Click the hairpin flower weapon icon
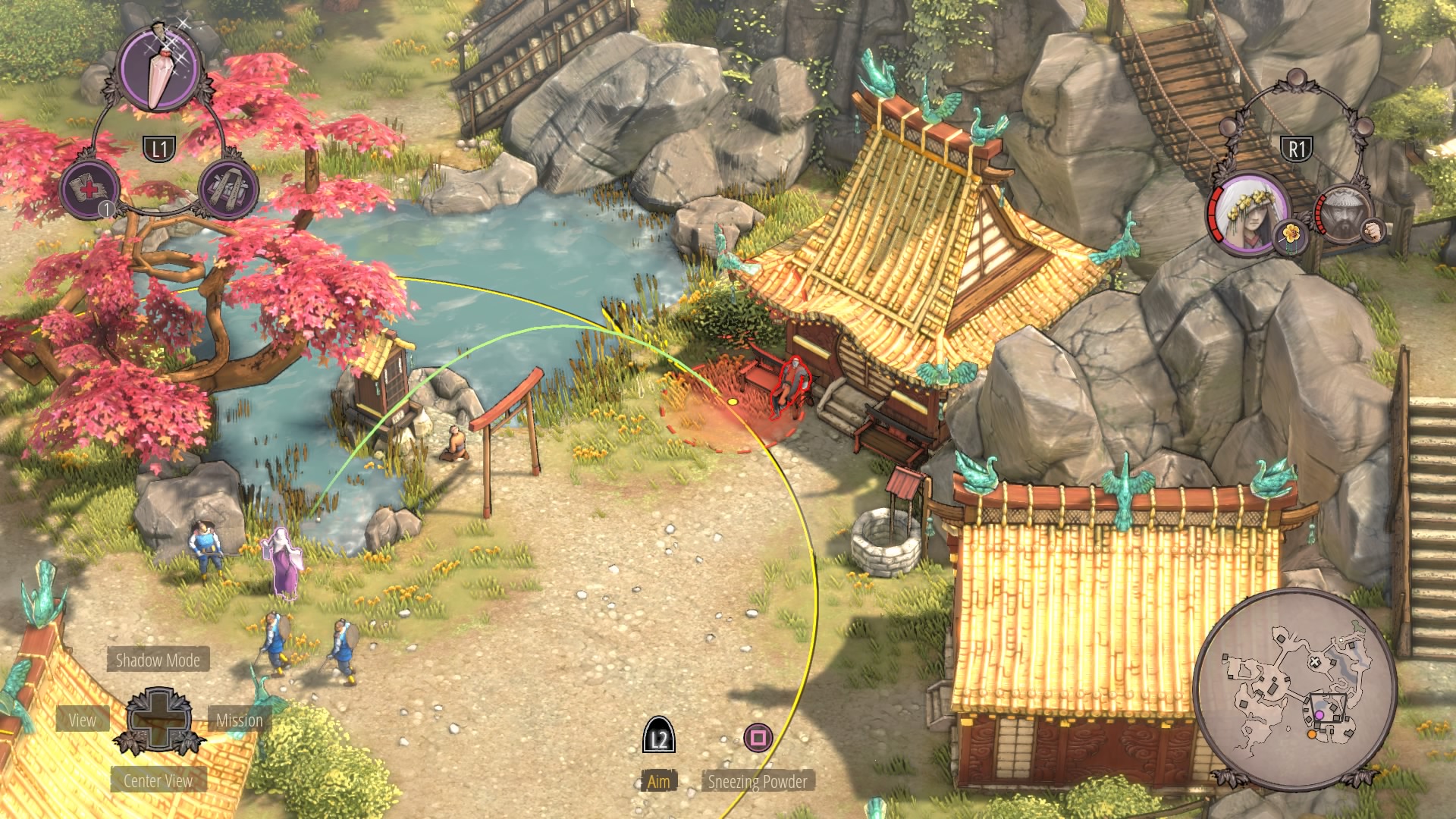The width and height of the screenshot is (1456, 819). 1291,235
